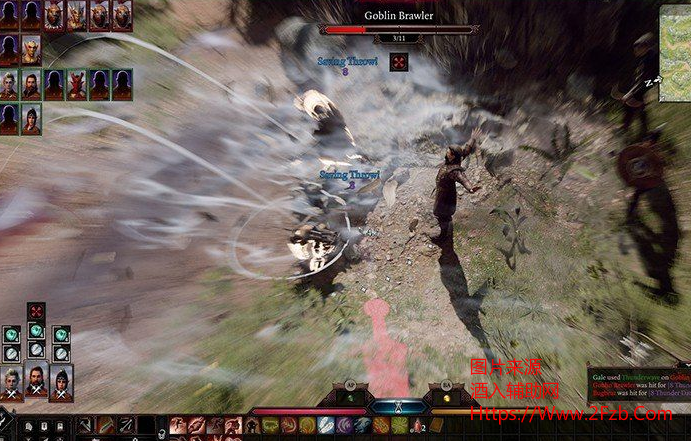The width and height of the screenshot is (691, 441).
Task: Activate the blue-white feather spell on hotbar
Action: (326, 426)
